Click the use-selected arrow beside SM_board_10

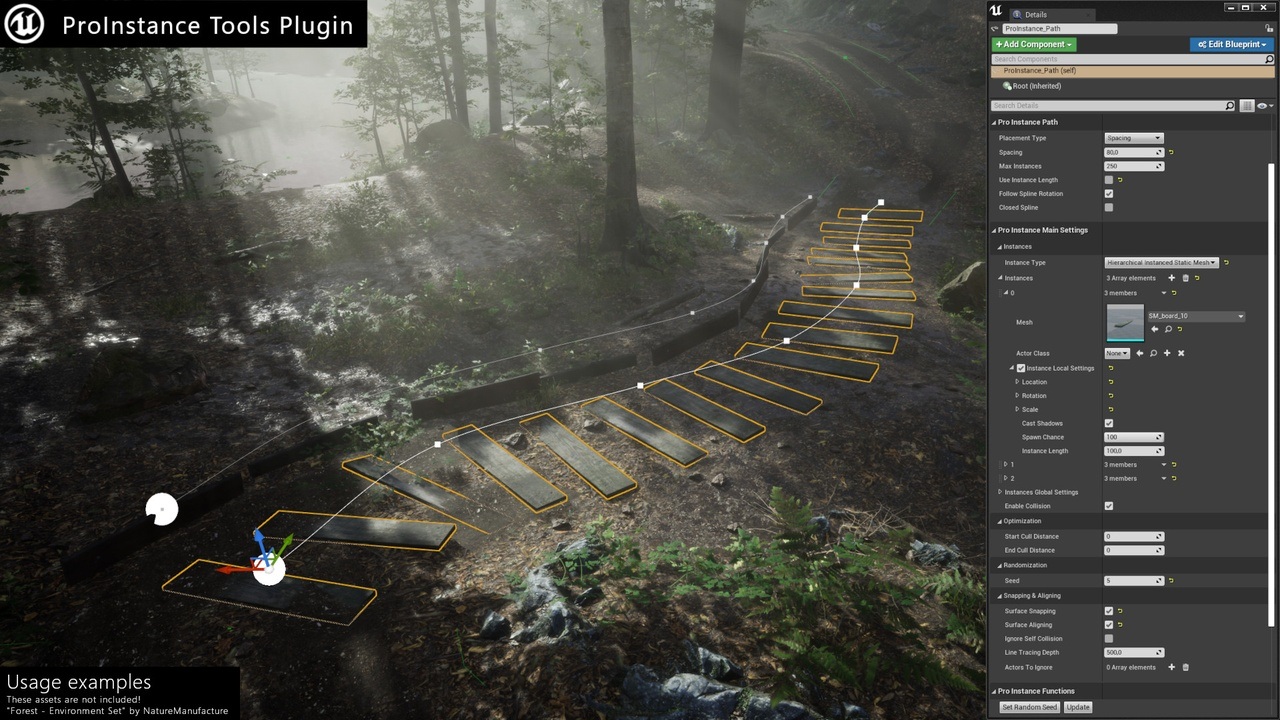[1155, 329]
